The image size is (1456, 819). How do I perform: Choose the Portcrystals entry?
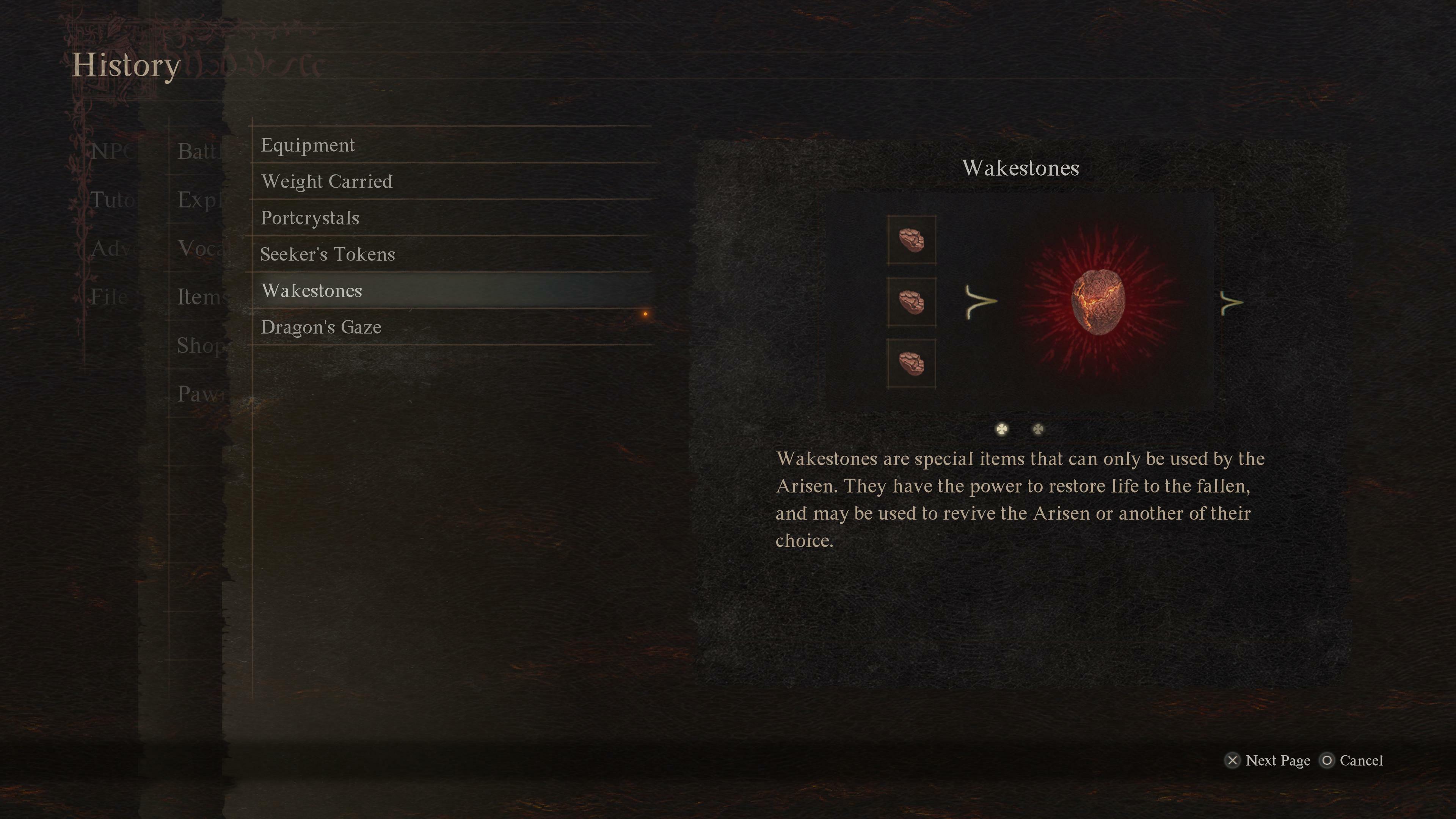coord(310,218)
